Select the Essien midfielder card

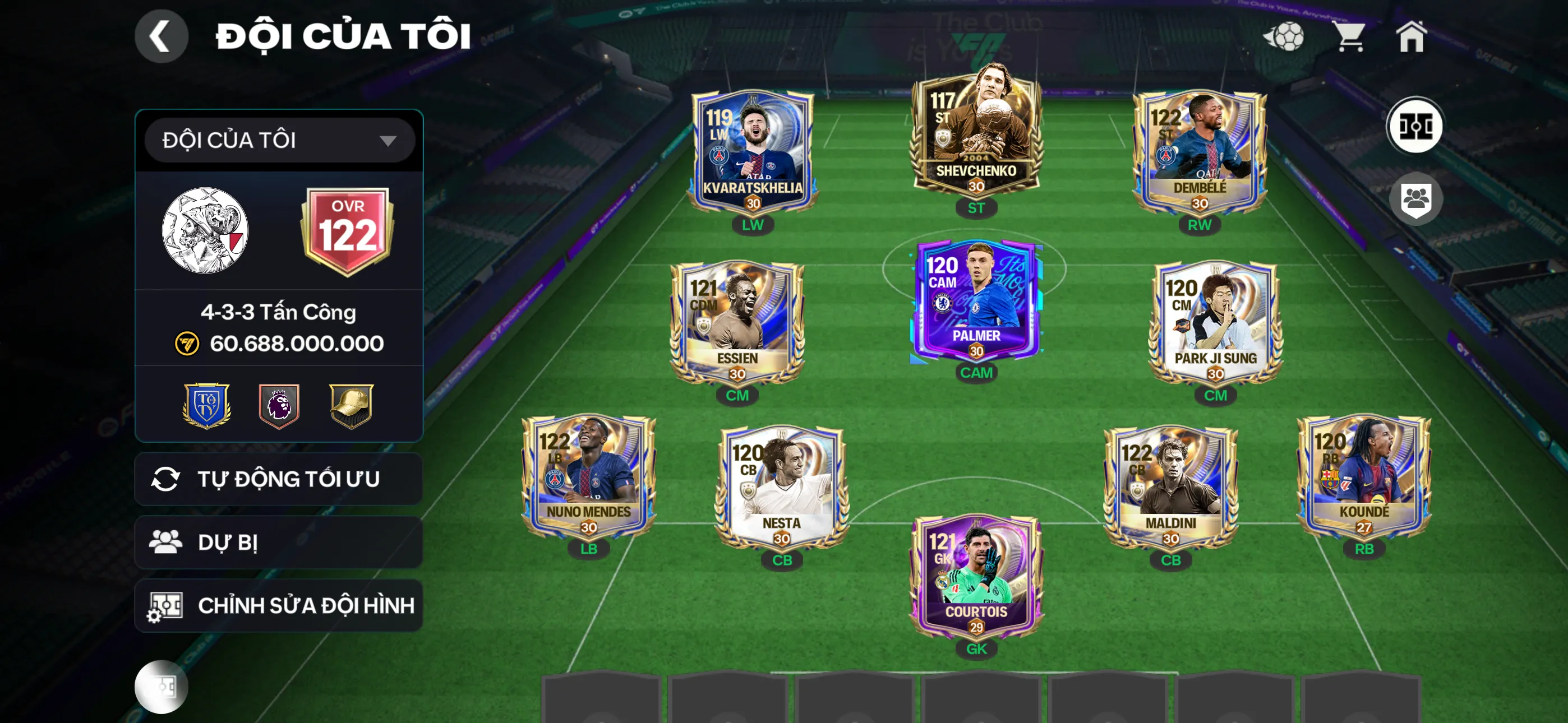(x=737, y=323)
